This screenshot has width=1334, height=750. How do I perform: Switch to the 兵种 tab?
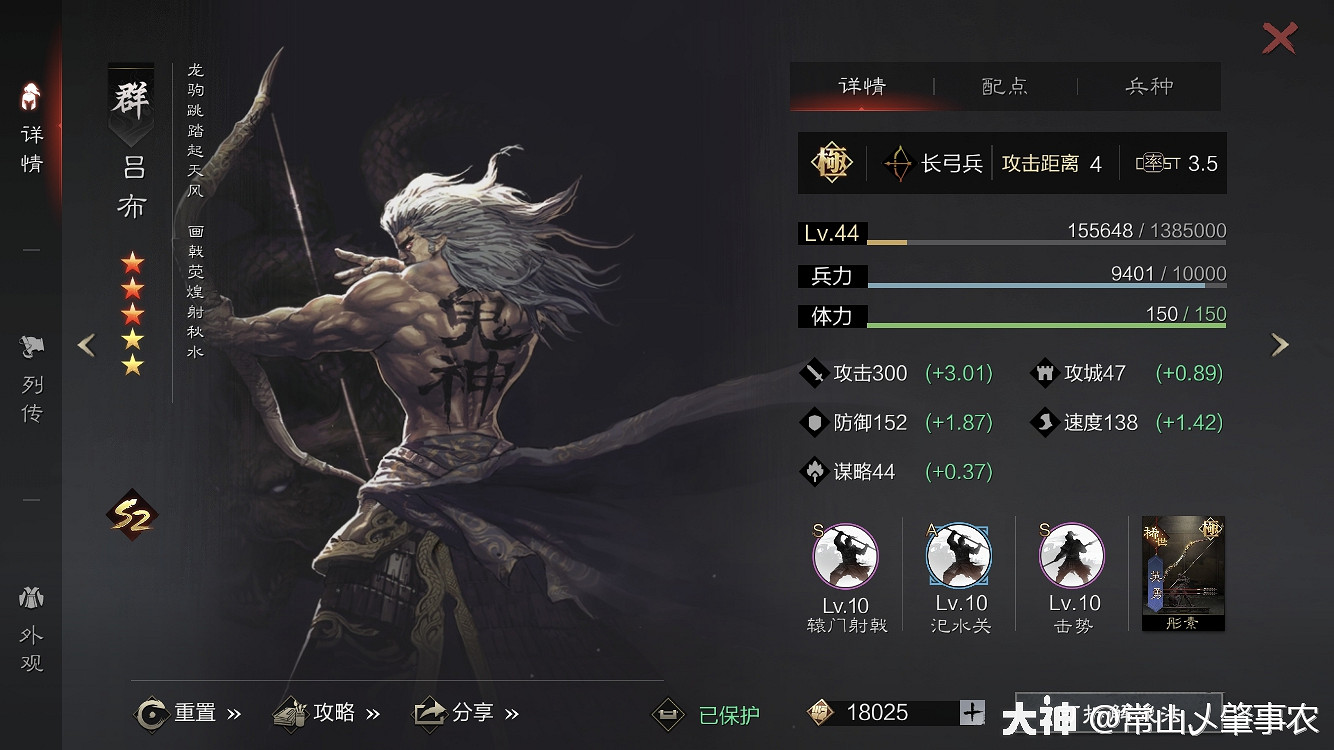click(x=1151, y=87)
